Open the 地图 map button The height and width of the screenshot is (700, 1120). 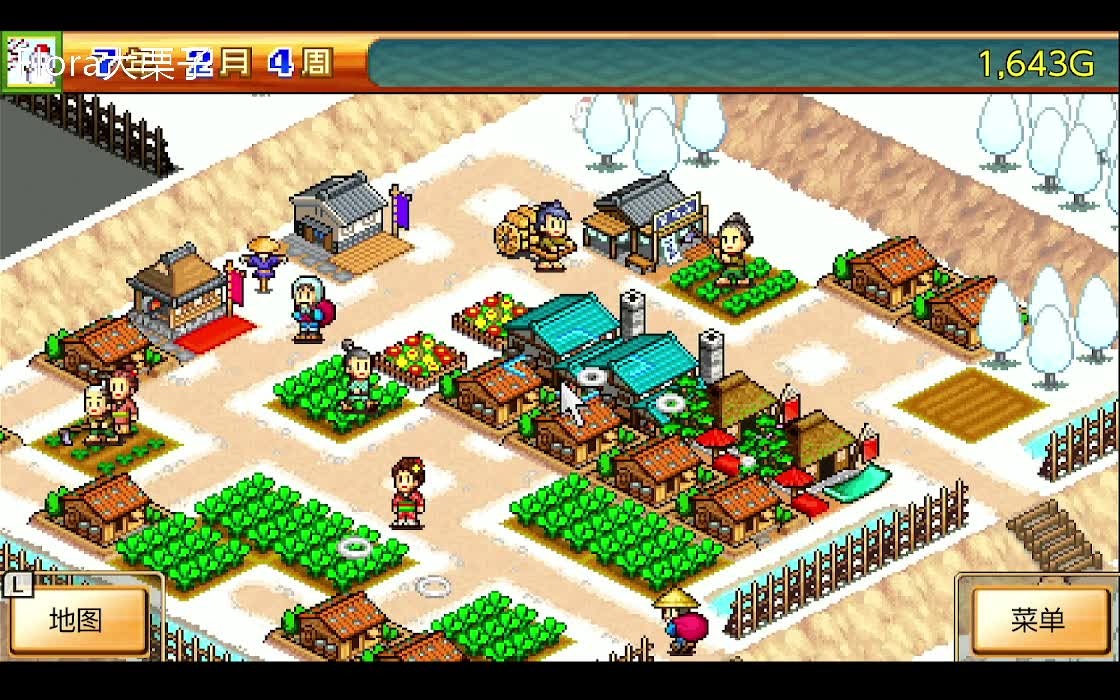78,620
